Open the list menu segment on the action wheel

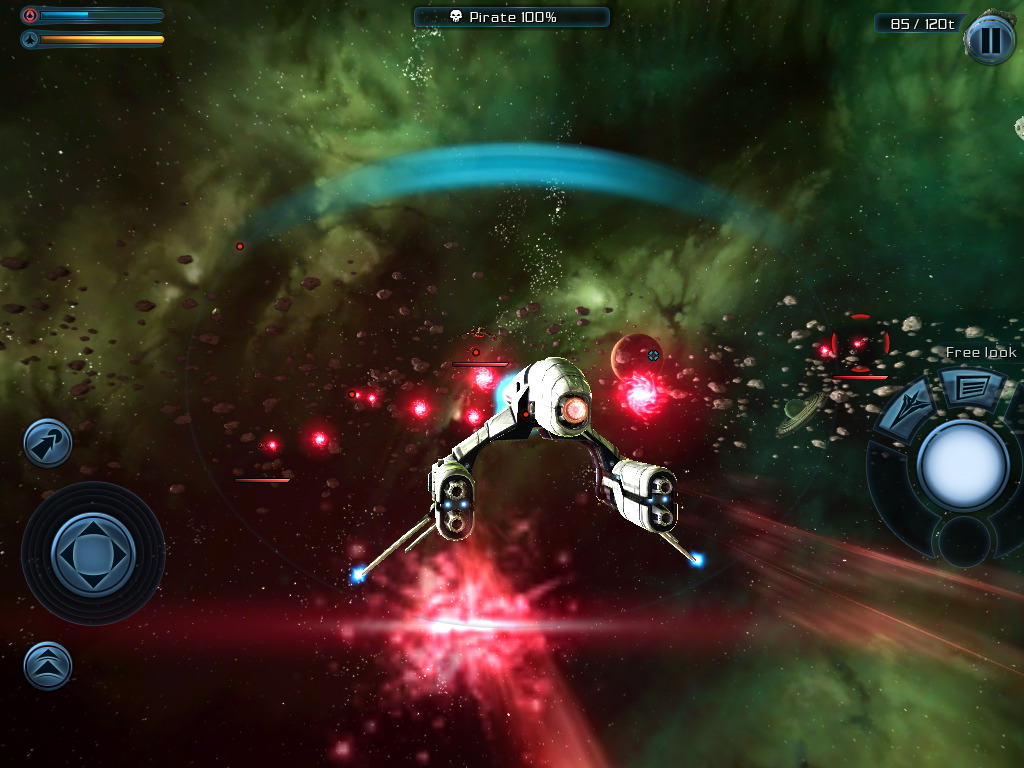(x=971, y=388)
